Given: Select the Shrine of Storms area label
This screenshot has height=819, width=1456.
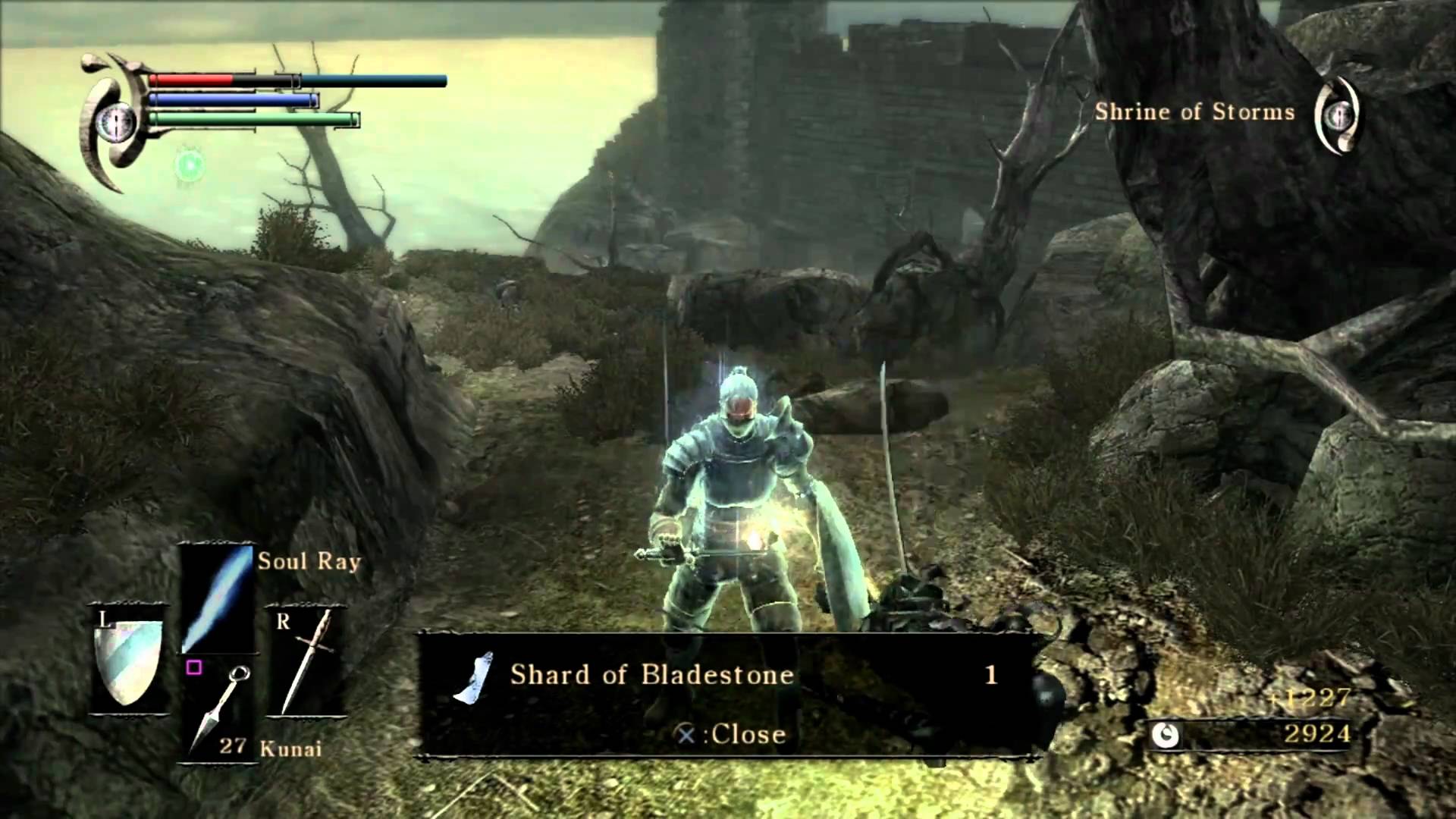Looking at the screenshot, I should [x=1195, y=112].
